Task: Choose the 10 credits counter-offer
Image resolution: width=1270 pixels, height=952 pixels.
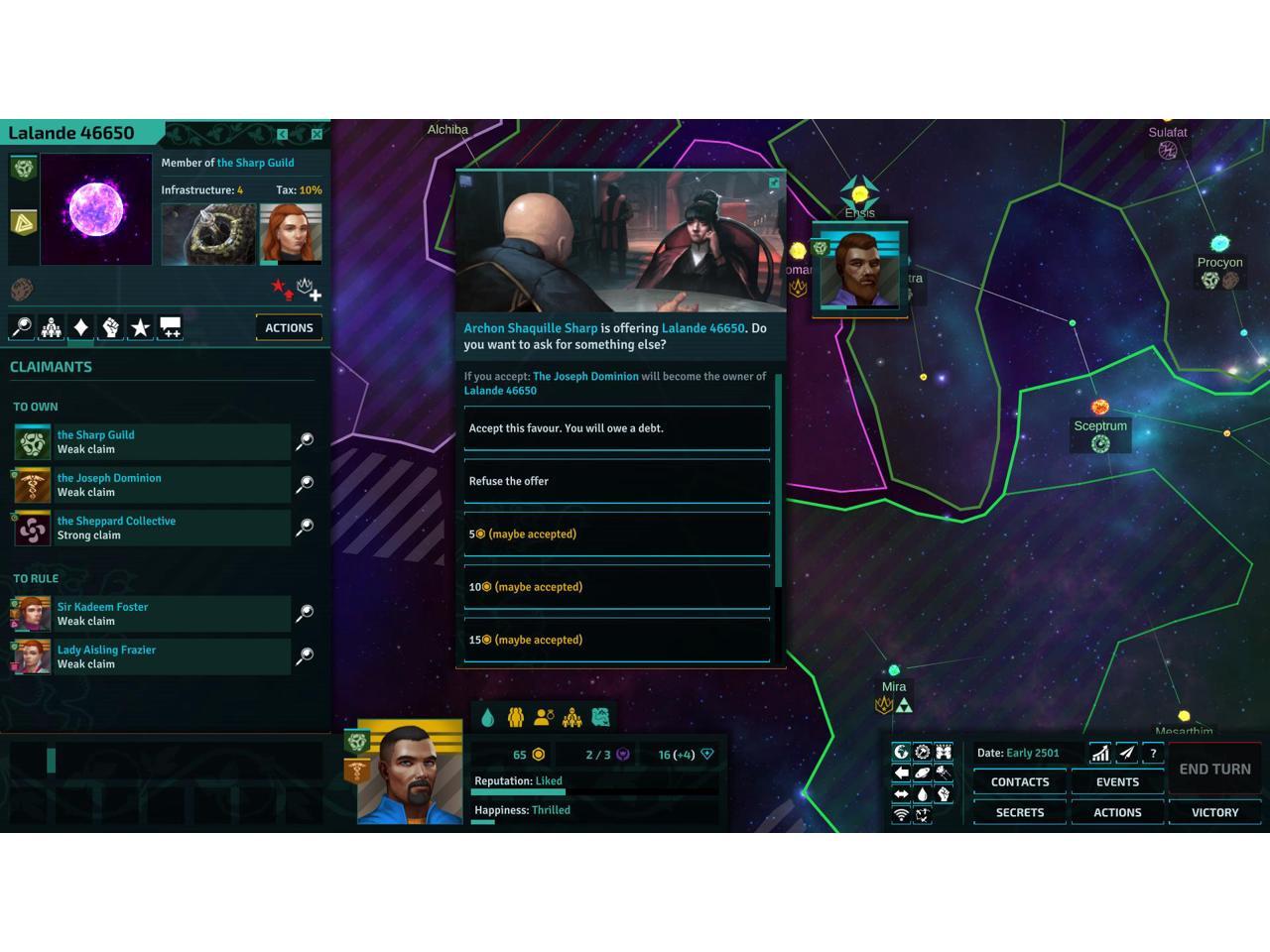Action: 616,587
